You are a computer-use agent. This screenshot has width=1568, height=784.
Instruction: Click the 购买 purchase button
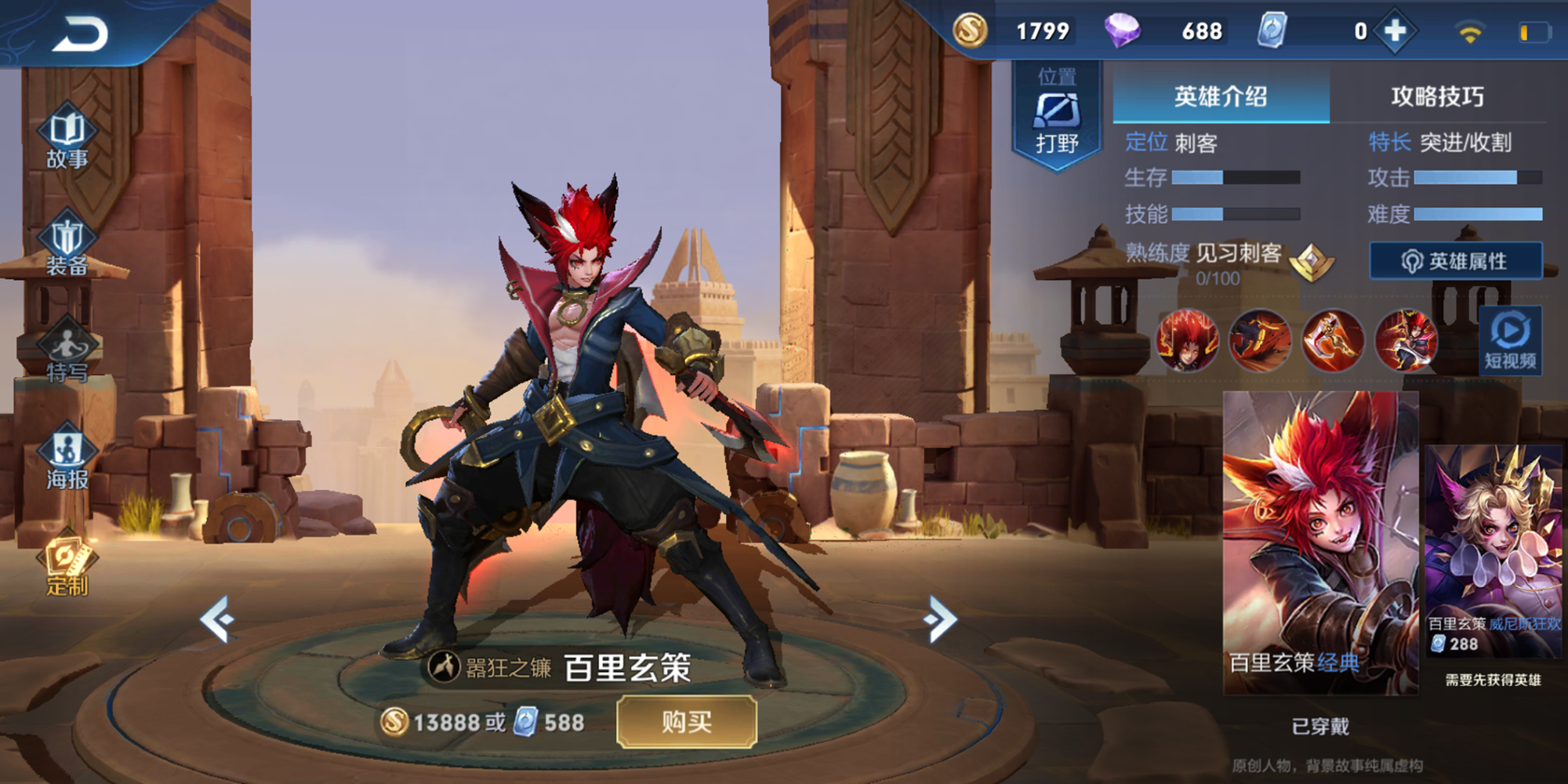[x=687, y=721]
